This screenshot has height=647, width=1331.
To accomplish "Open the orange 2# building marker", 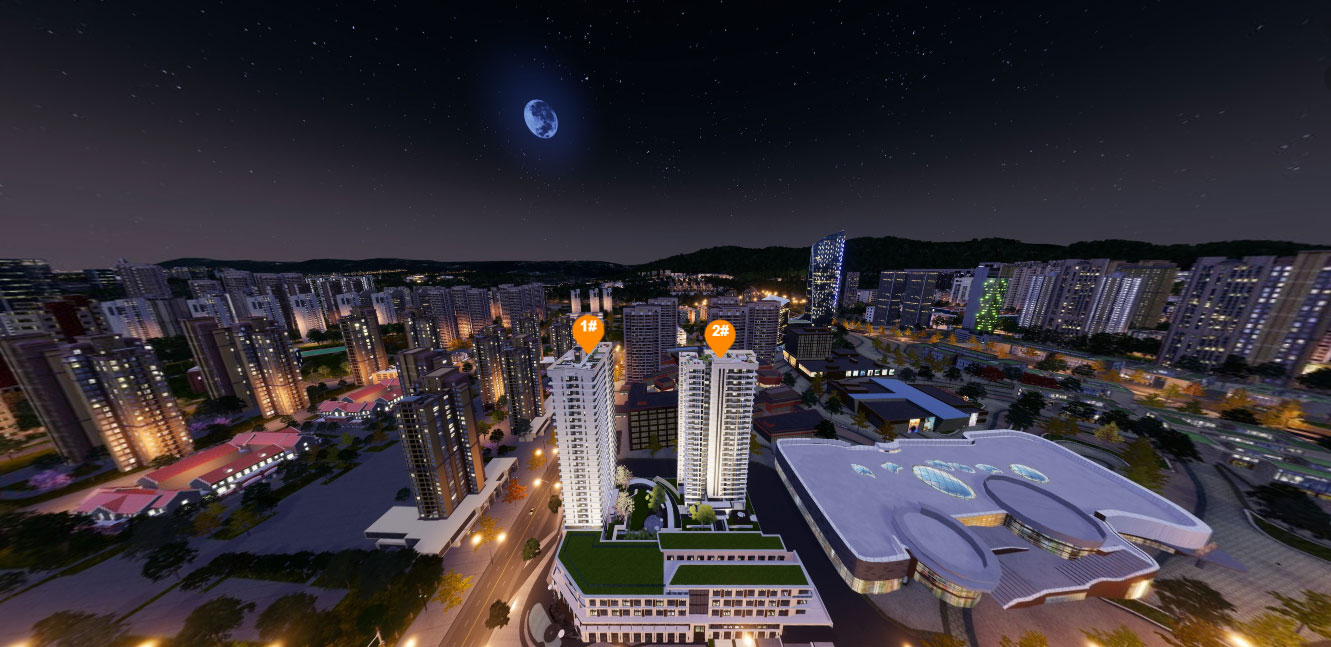I will (719, 335).
